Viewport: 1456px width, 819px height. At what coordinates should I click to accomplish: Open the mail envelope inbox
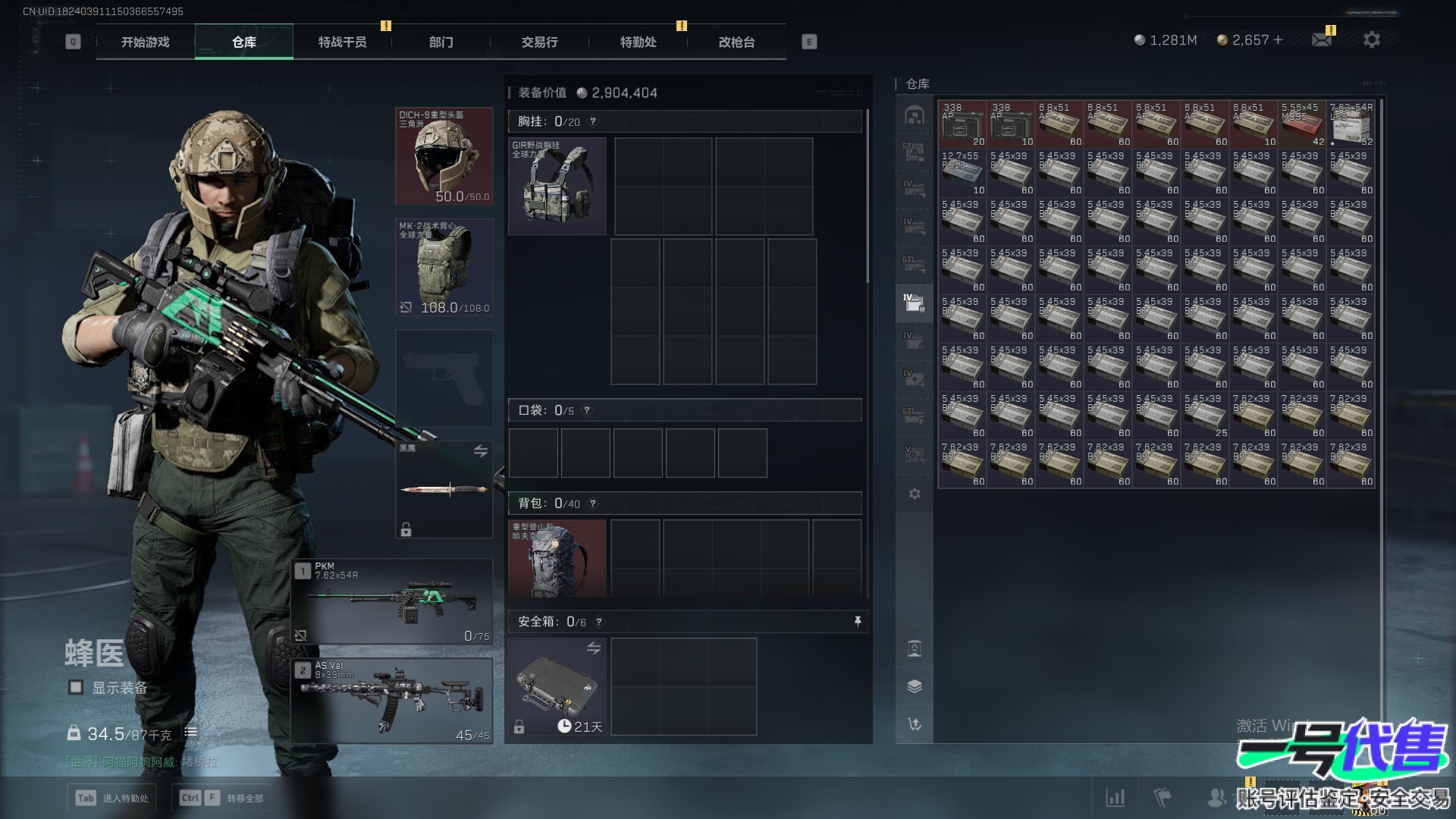pyautogui.click(x=1322, y=39)
